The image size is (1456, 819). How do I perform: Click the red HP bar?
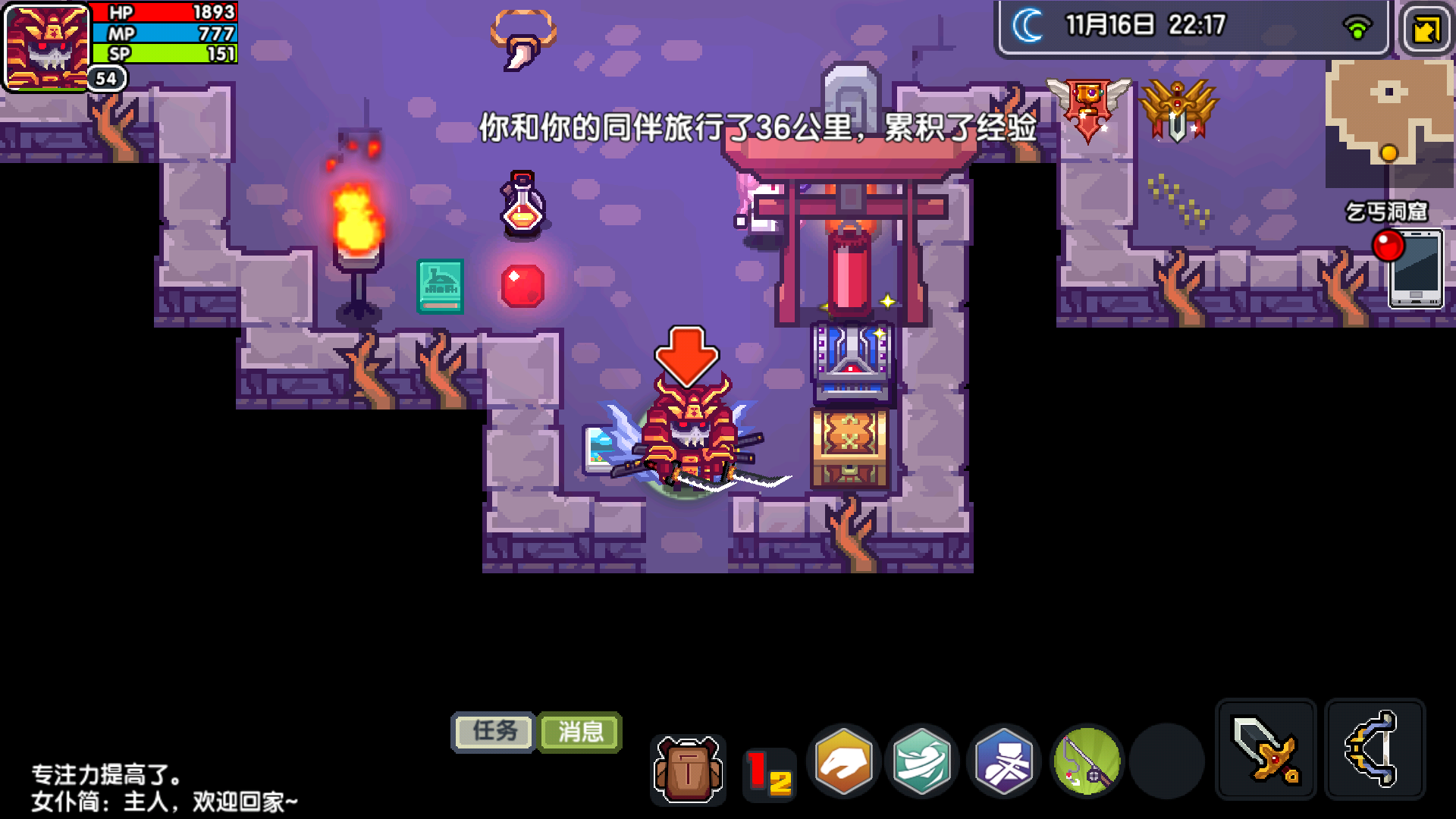click(163, 12)
